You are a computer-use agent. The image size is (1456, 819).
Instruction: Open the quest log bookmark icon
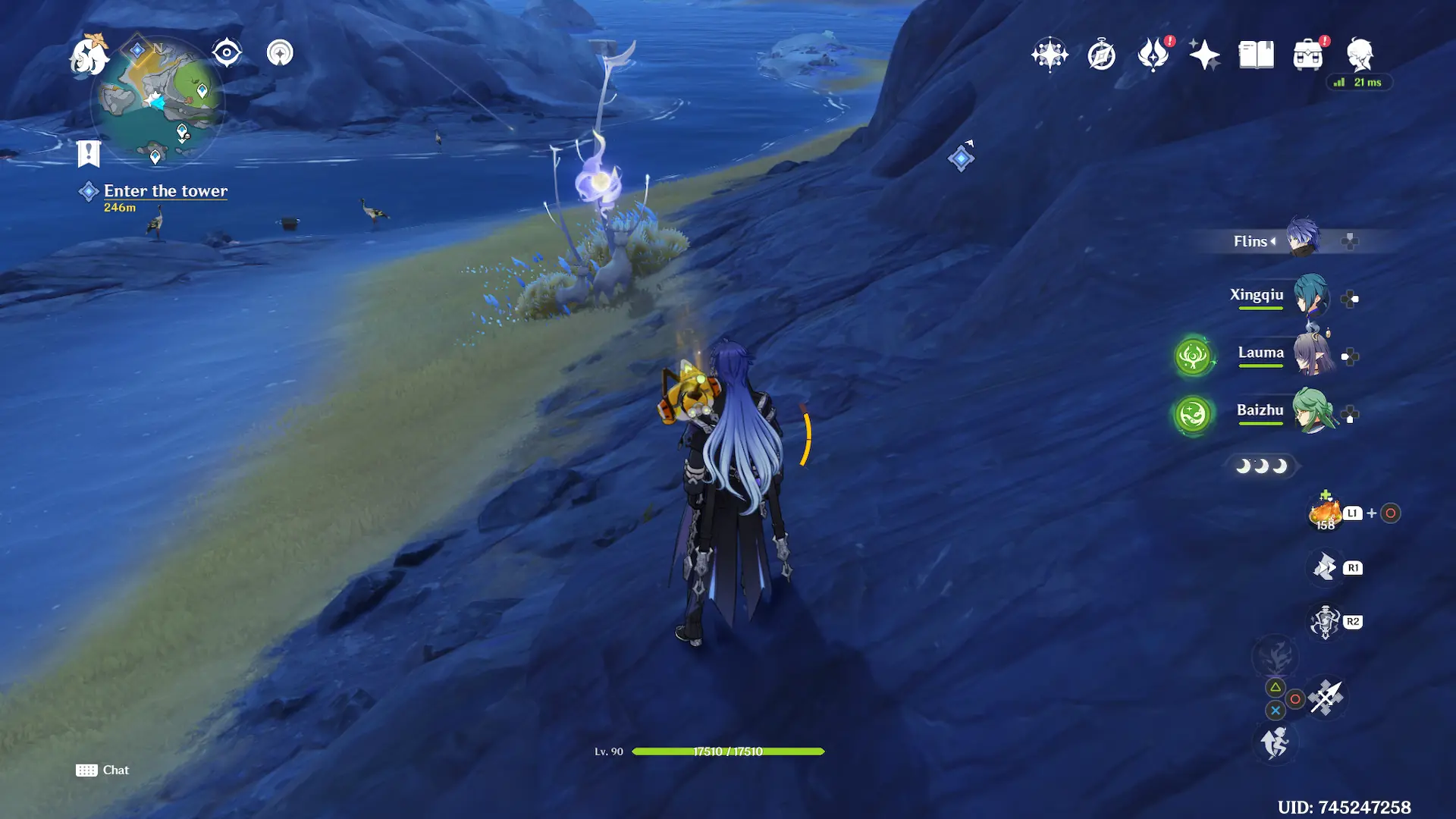pyautogui.click(x=89, y=153)
